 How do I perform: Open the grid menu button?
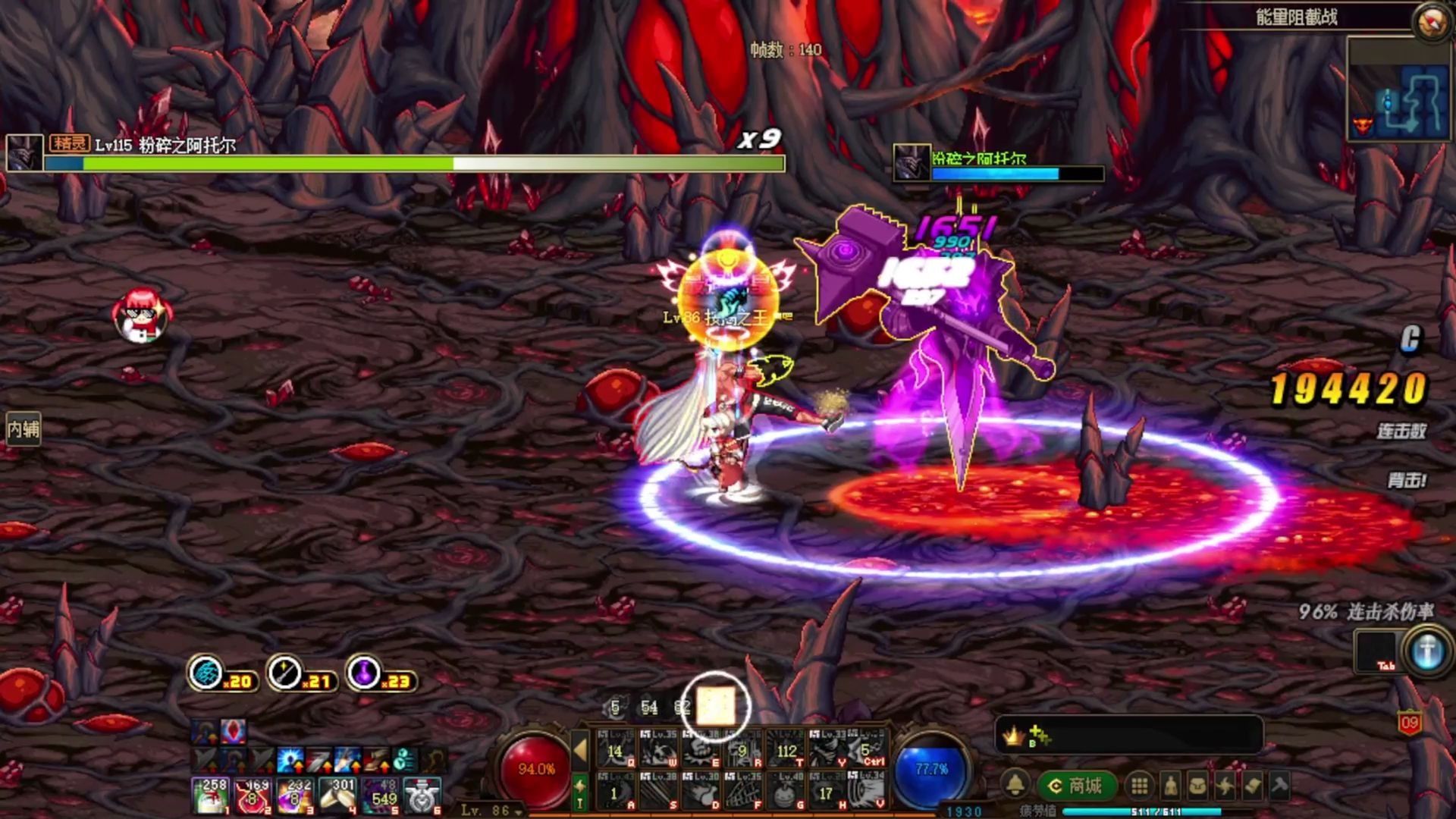coord(1139,786)
